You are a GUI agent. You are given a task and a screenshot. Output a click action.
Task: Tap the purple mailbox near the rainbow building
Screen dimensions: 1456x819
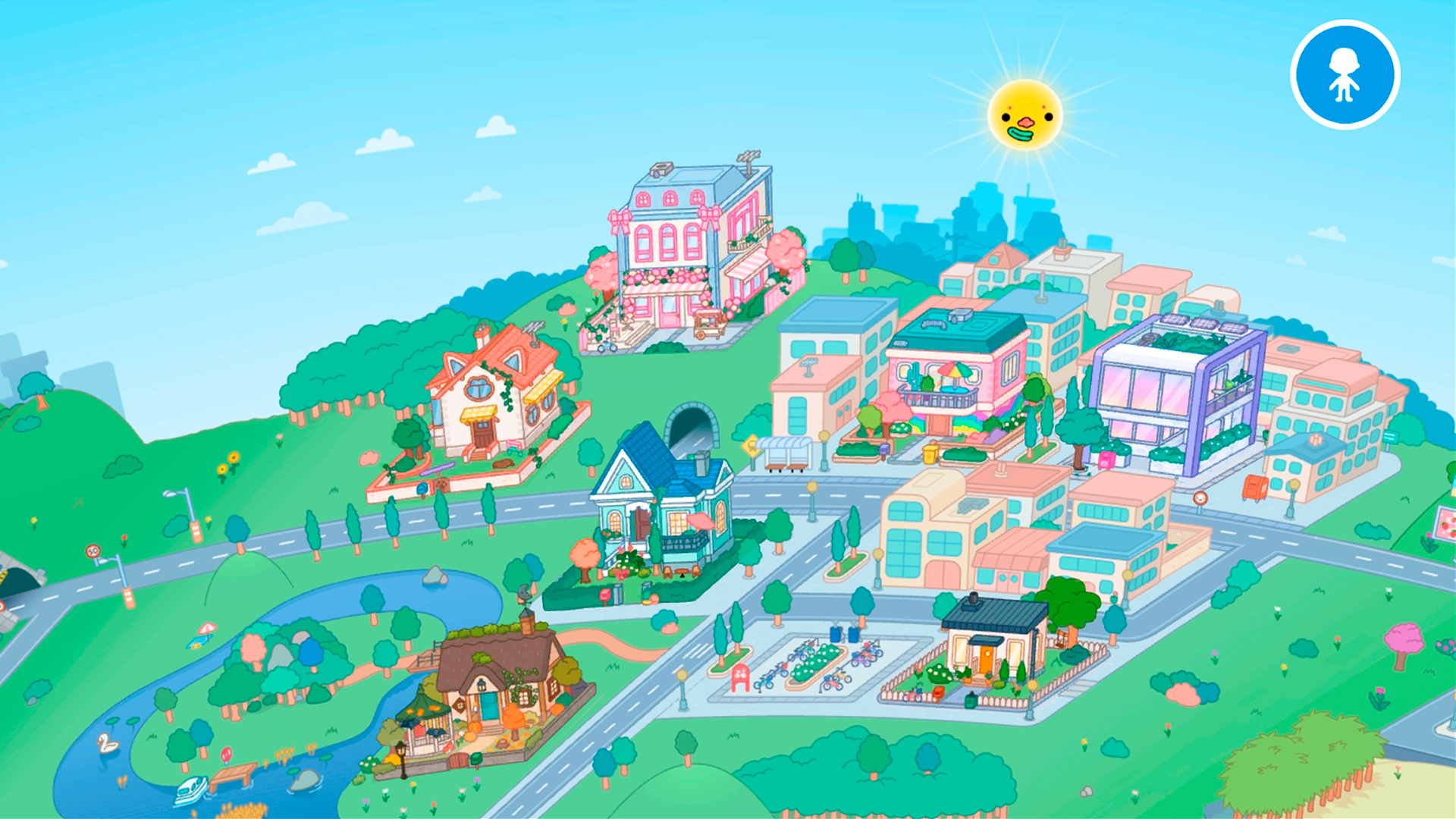pyautogui.click(x=885, y=450)
